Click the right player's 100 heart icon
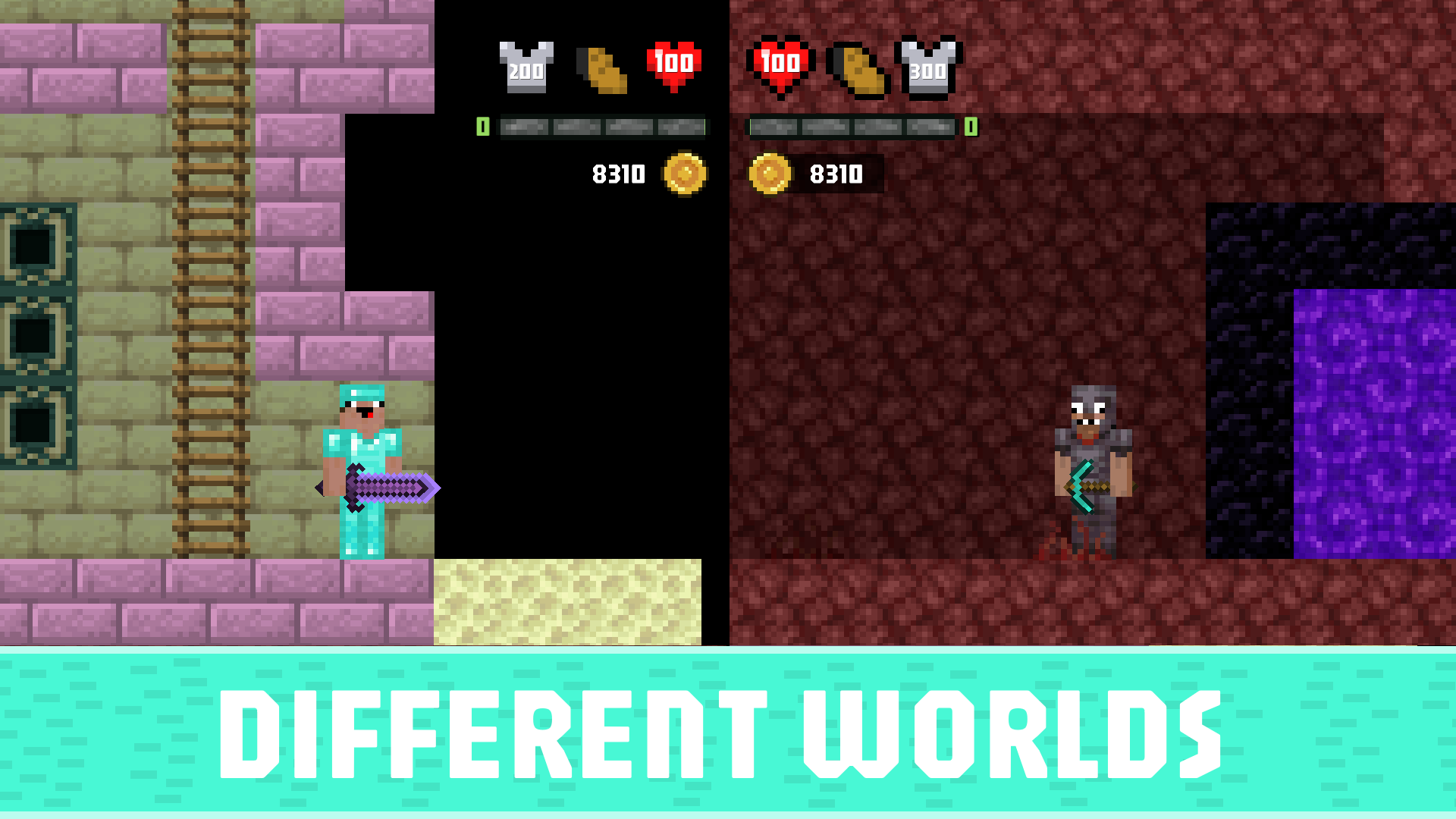The image size is (1456, 819). coord(780,64)
